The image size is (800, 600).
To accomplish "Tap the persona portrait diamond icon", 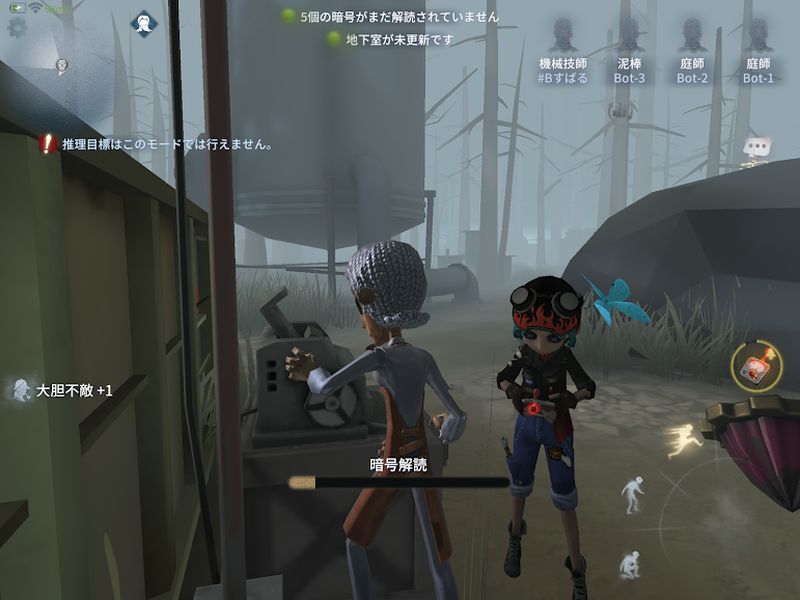I will pyautogui.click(x=146, y=23).
